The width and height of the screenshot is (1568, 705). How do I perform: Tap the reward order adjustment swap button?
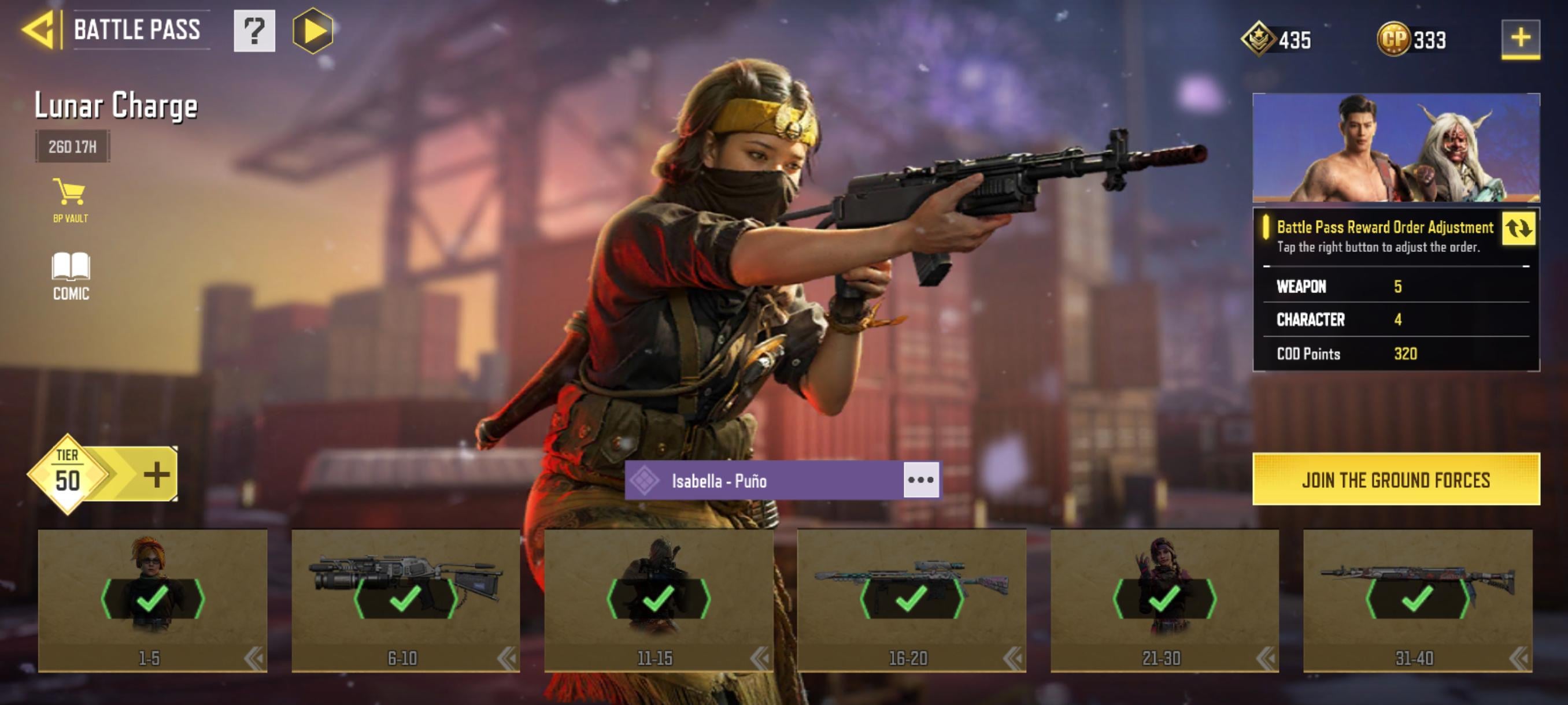tap(1518, 229)
